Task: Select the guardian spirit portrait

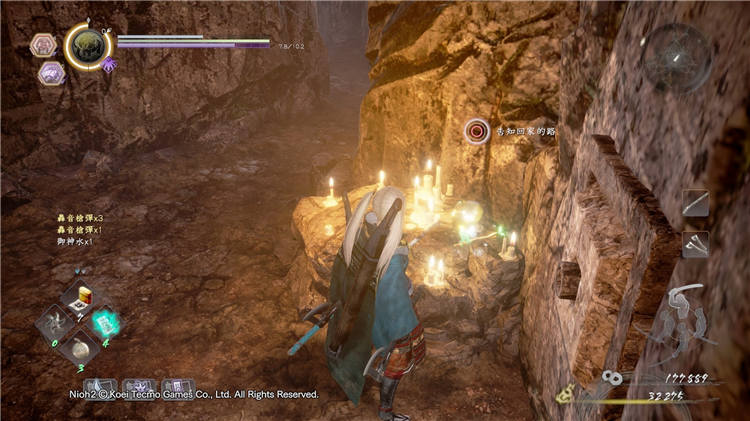Action: tap(87, 46)
